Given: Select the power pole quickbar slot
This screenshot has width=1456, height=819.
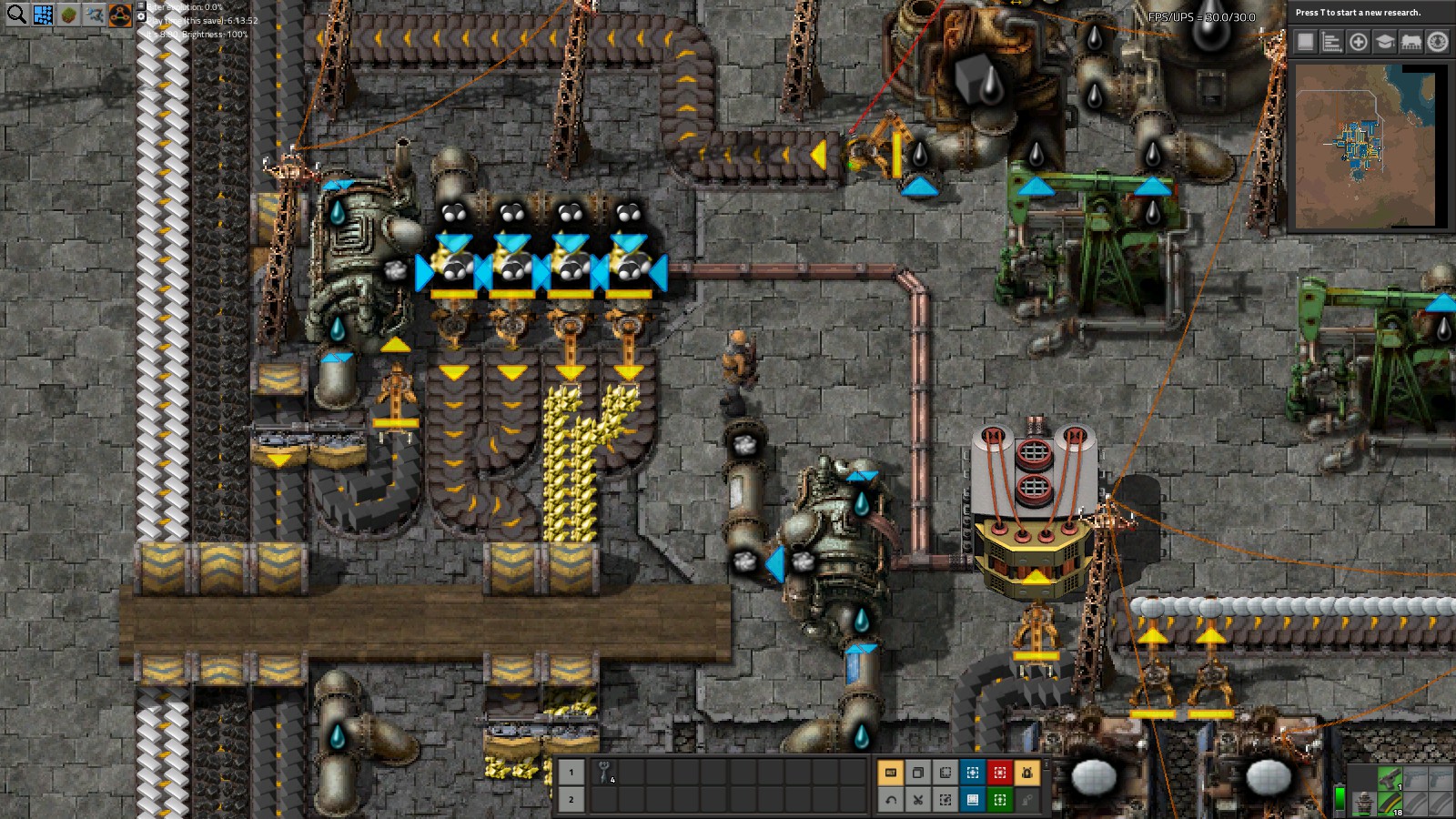Looking at the screenshot, I should tap(605, 773).
